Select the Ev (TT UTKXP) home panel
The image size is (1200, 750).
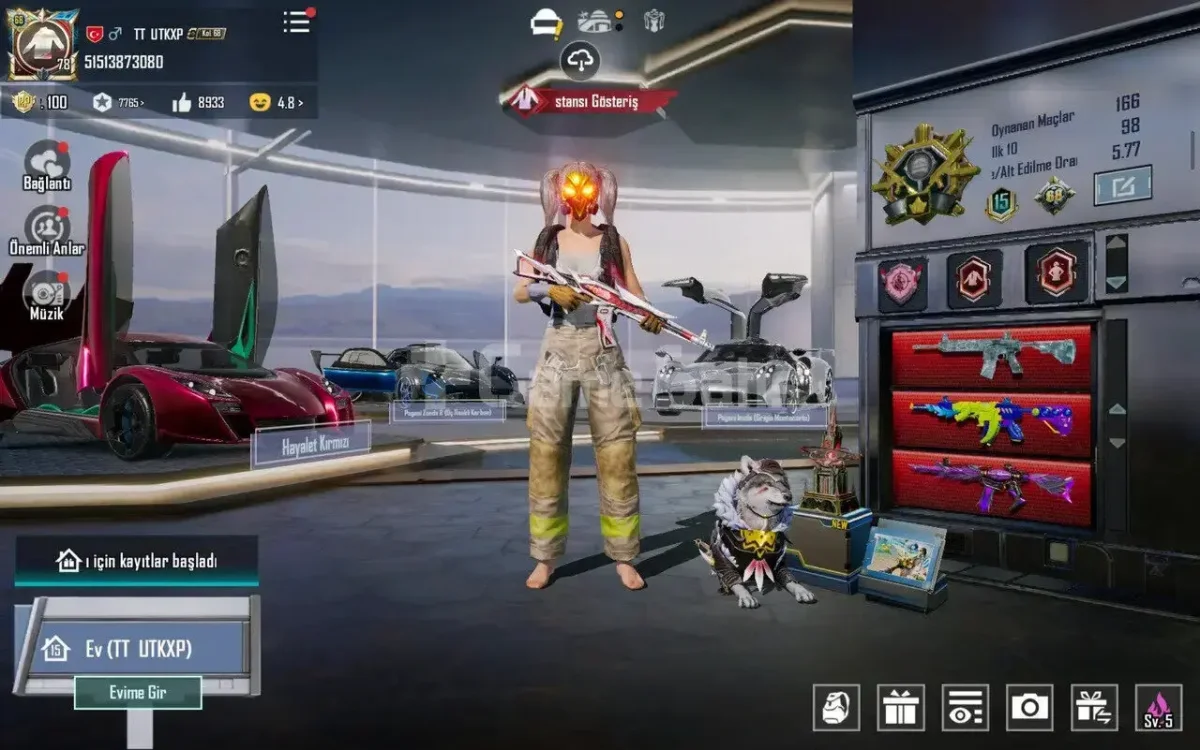pyautogui.click(x=136, y=649)
